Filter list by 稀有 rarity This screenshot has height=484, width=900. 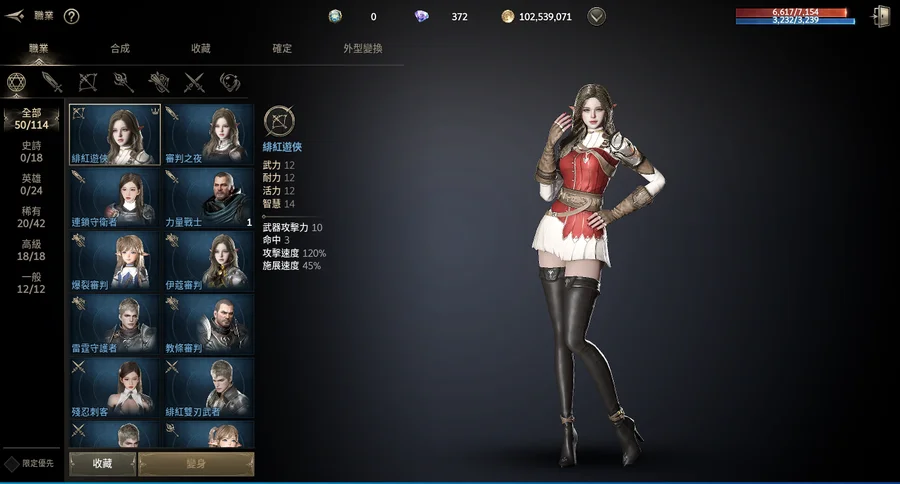(x=32, y=216)
